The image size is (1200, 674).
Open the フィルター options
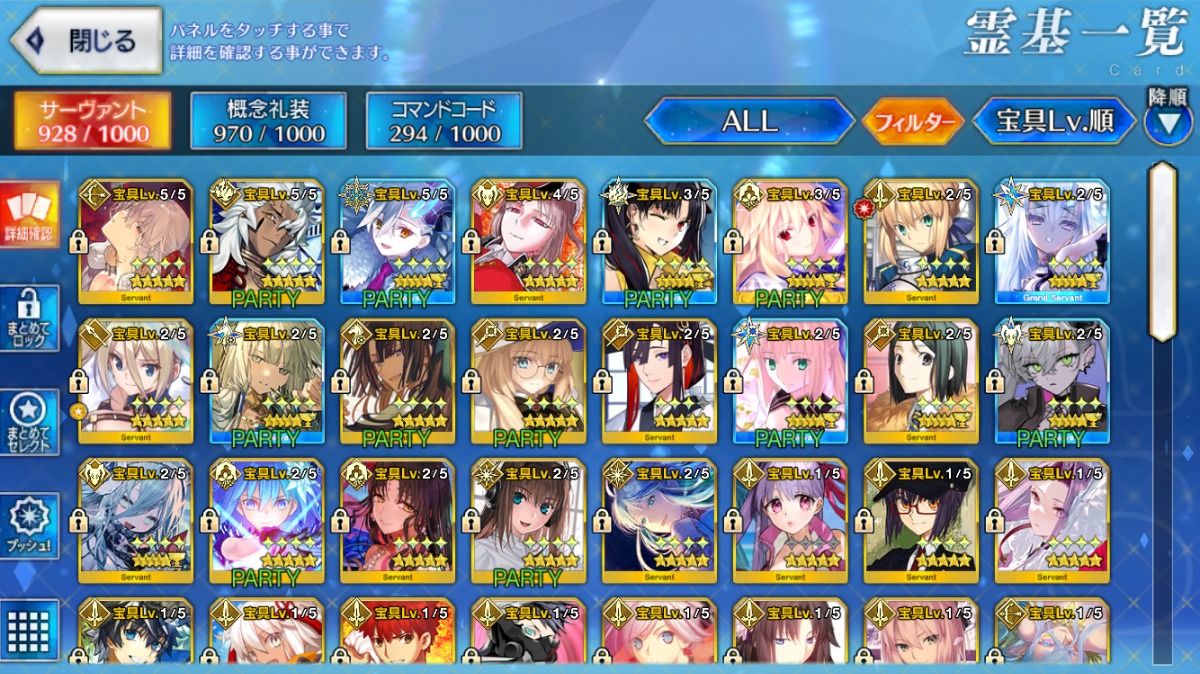(x=913, y=122)
